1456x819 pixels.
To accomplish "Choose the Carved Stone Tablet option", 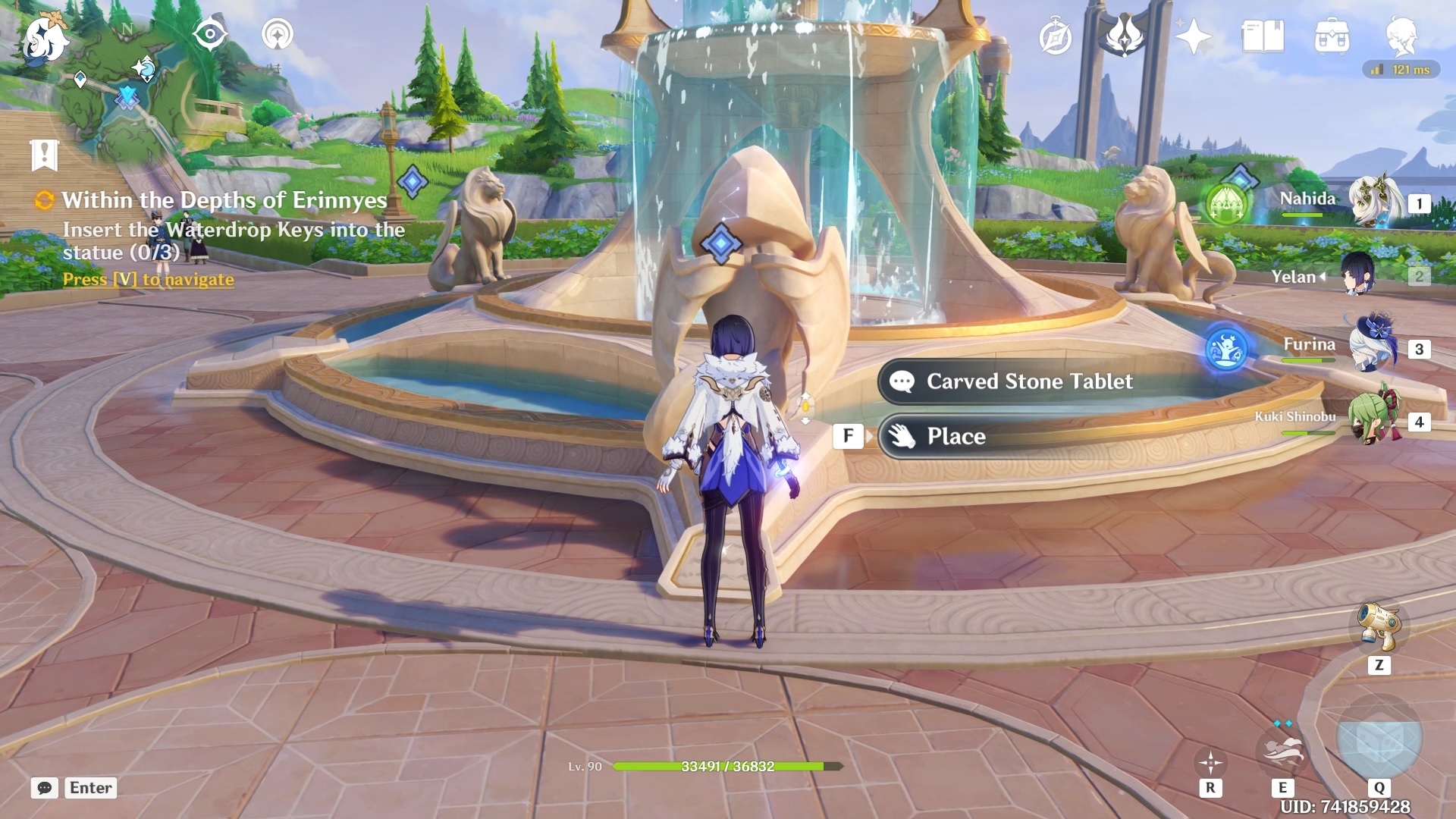I will click(1029, 381).
